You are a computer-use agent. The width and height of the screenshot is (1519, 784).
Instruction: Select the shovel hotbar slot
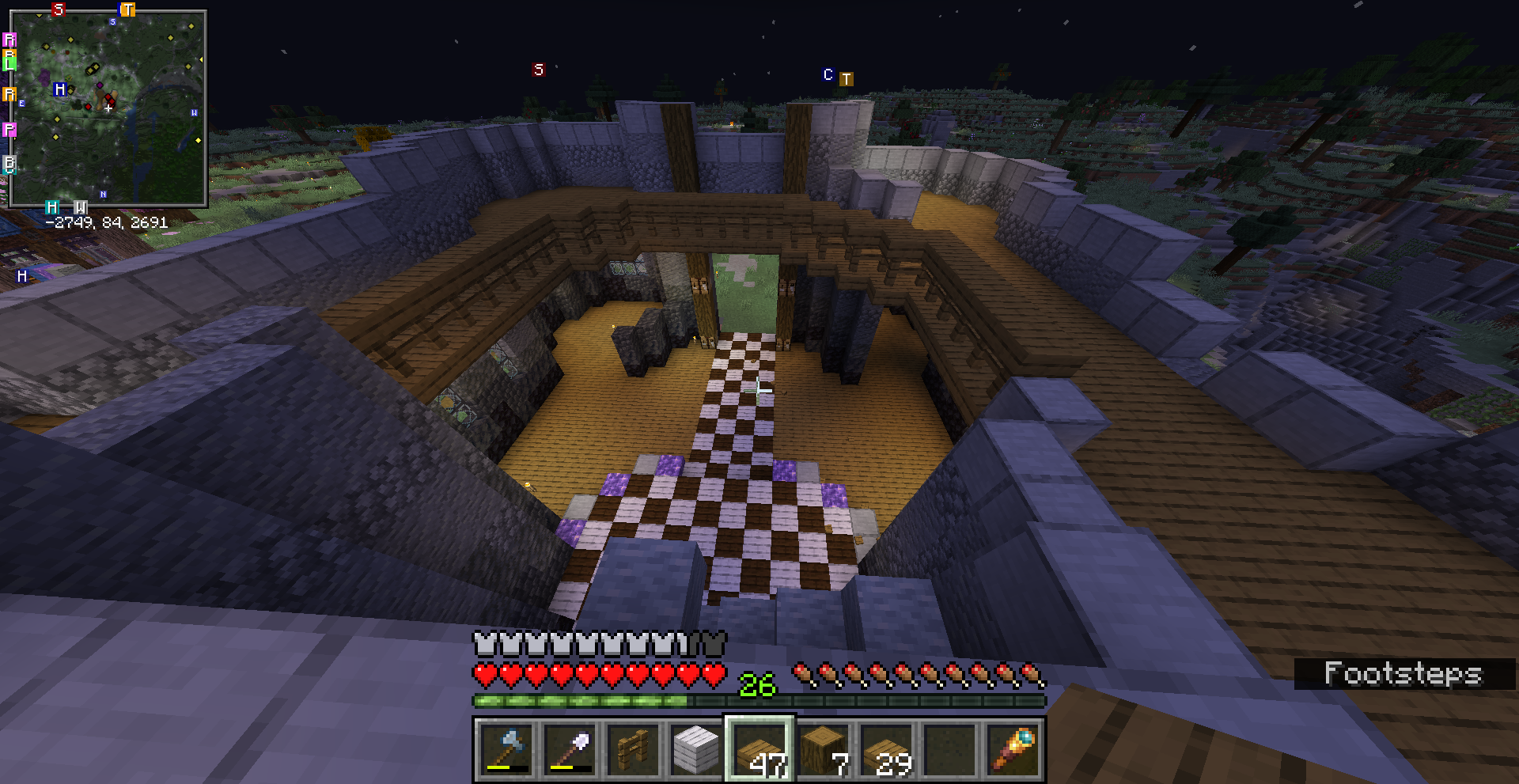point(570,748)
